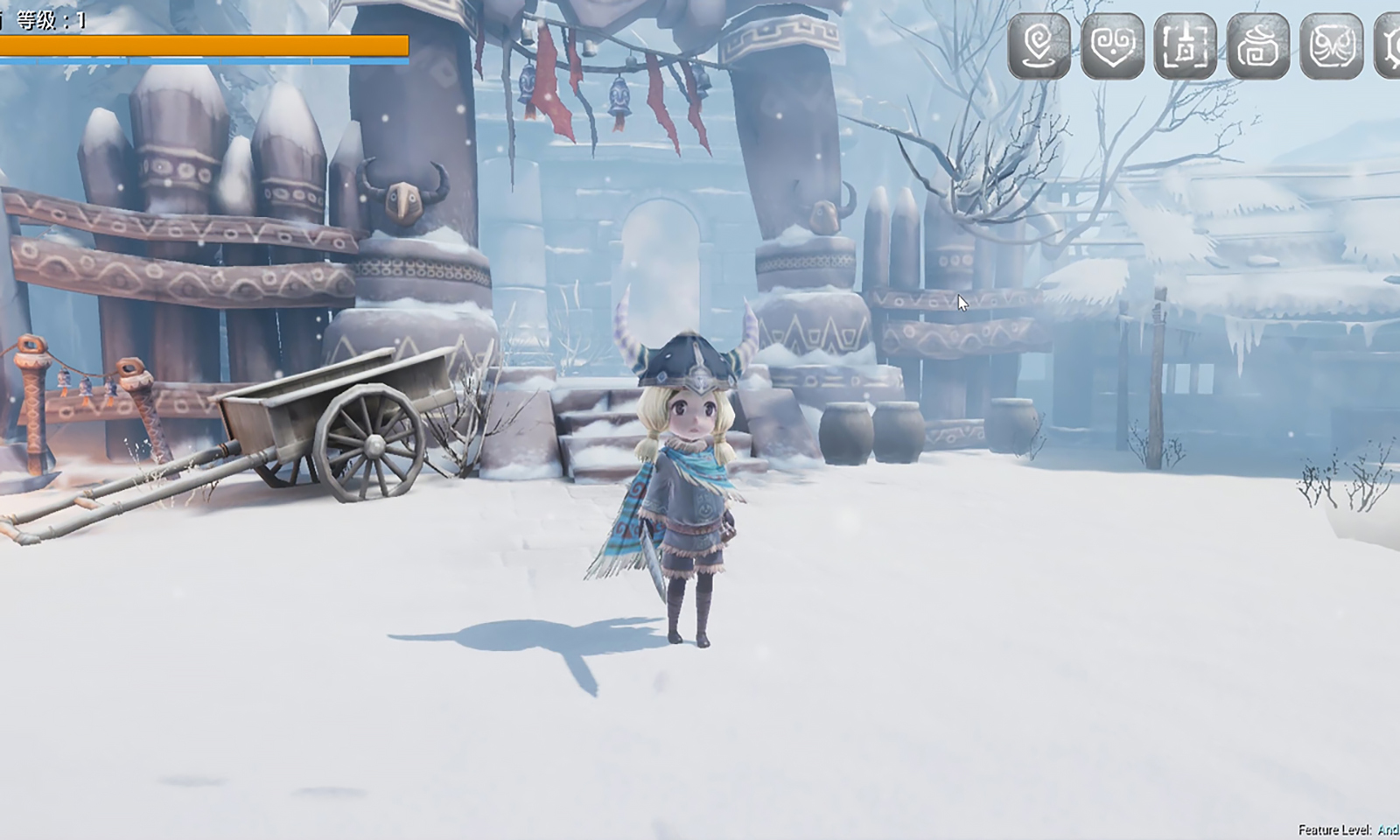Click the heart-shaped spiral icon
Viewport: 1400px width, 840px height.
pos(1112,45)
